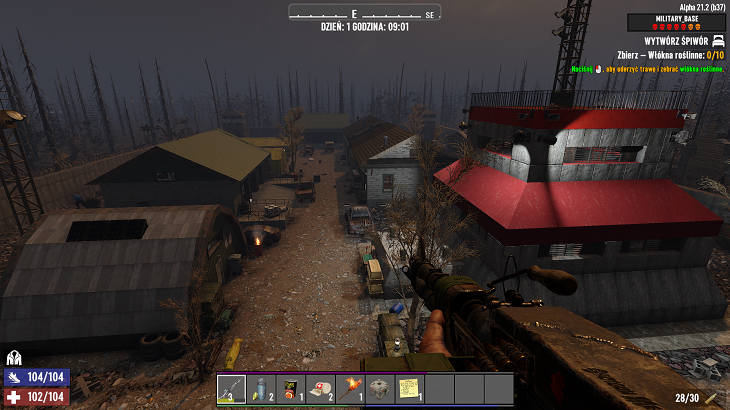The height and width of the screenshot is (410, 730).
Task: Select the torch hotbar slot
Action: pos(350,389)
